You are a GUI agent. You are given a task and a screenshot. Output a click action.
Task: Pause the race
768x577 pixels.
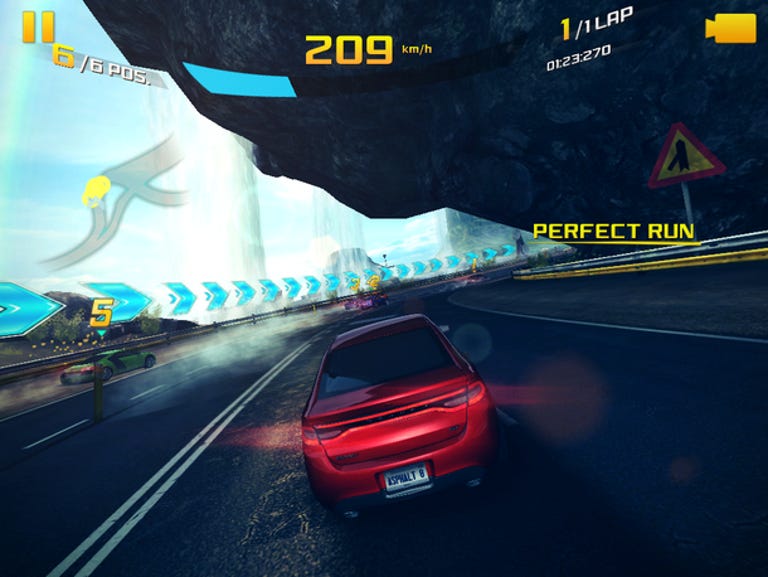[38, 28]
